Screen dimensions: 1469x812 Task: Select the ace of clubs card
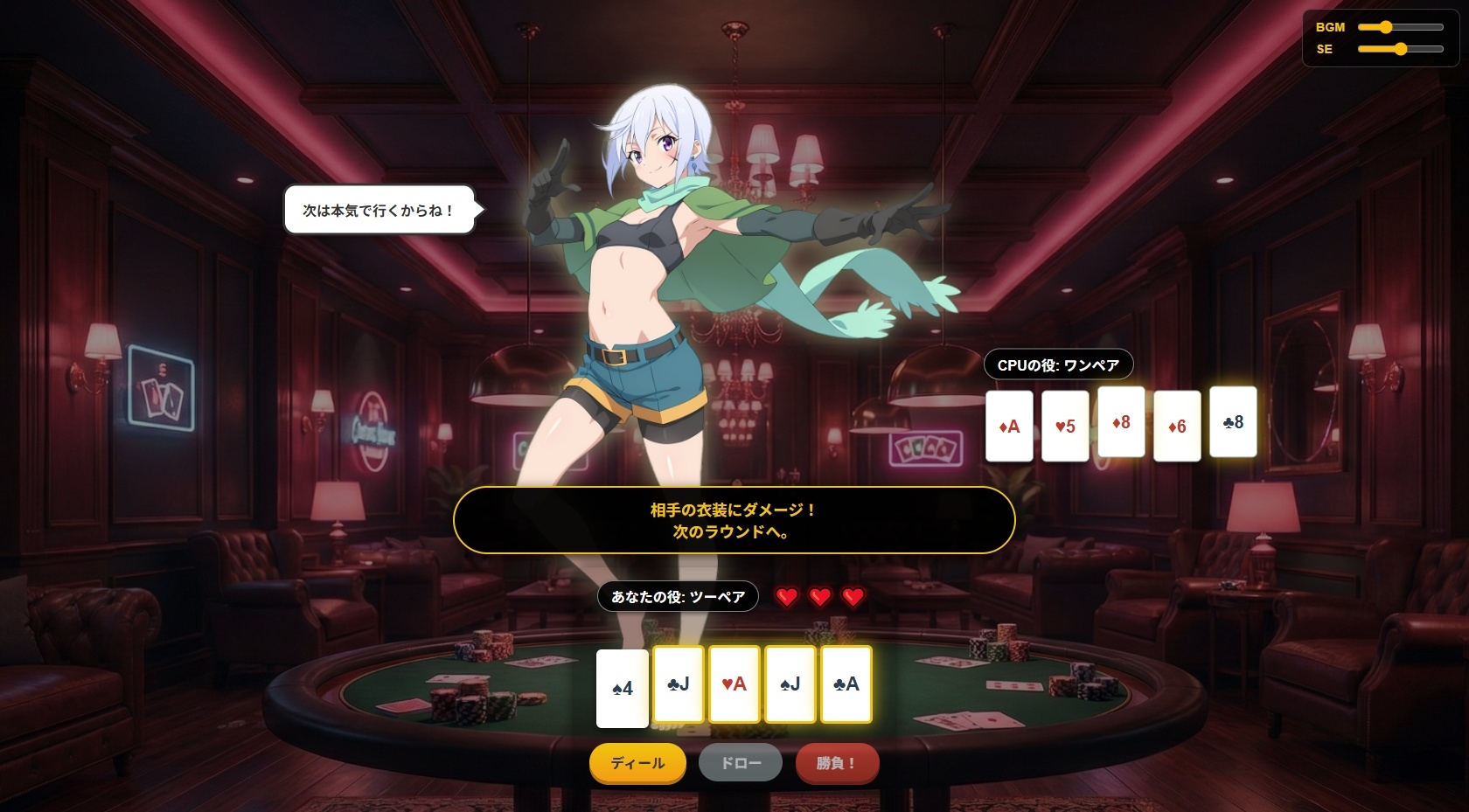click(x=846, y=684)
